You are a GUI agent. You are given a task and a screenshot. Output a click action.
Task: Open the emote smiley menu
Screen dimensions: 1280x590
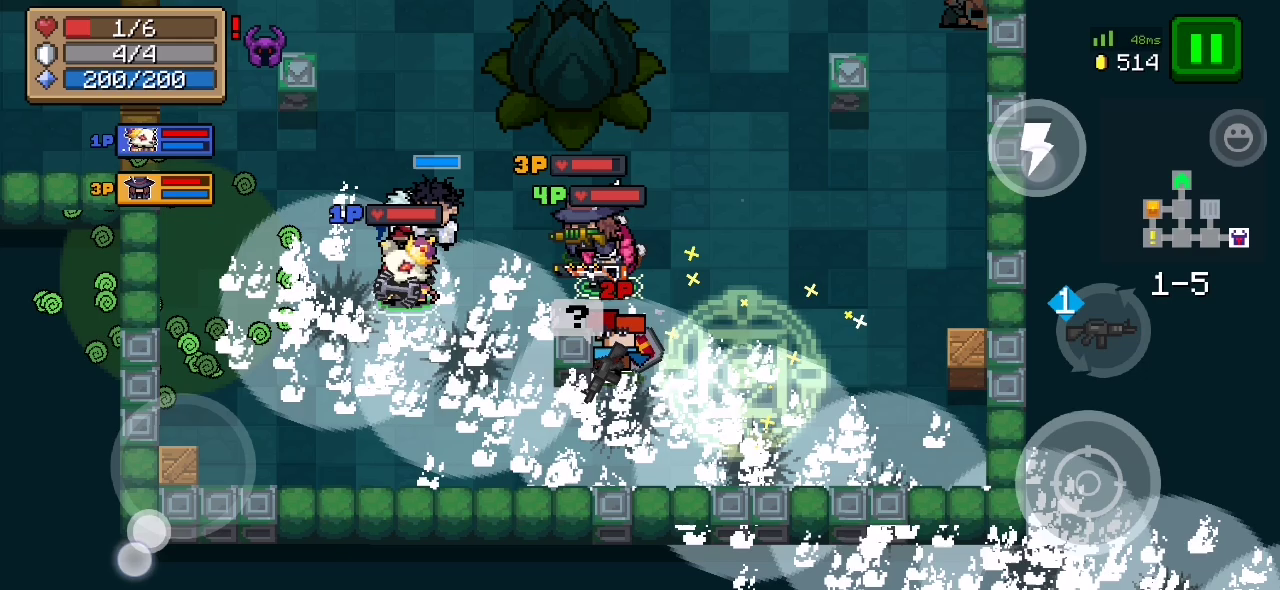(x=1237, y=138)
